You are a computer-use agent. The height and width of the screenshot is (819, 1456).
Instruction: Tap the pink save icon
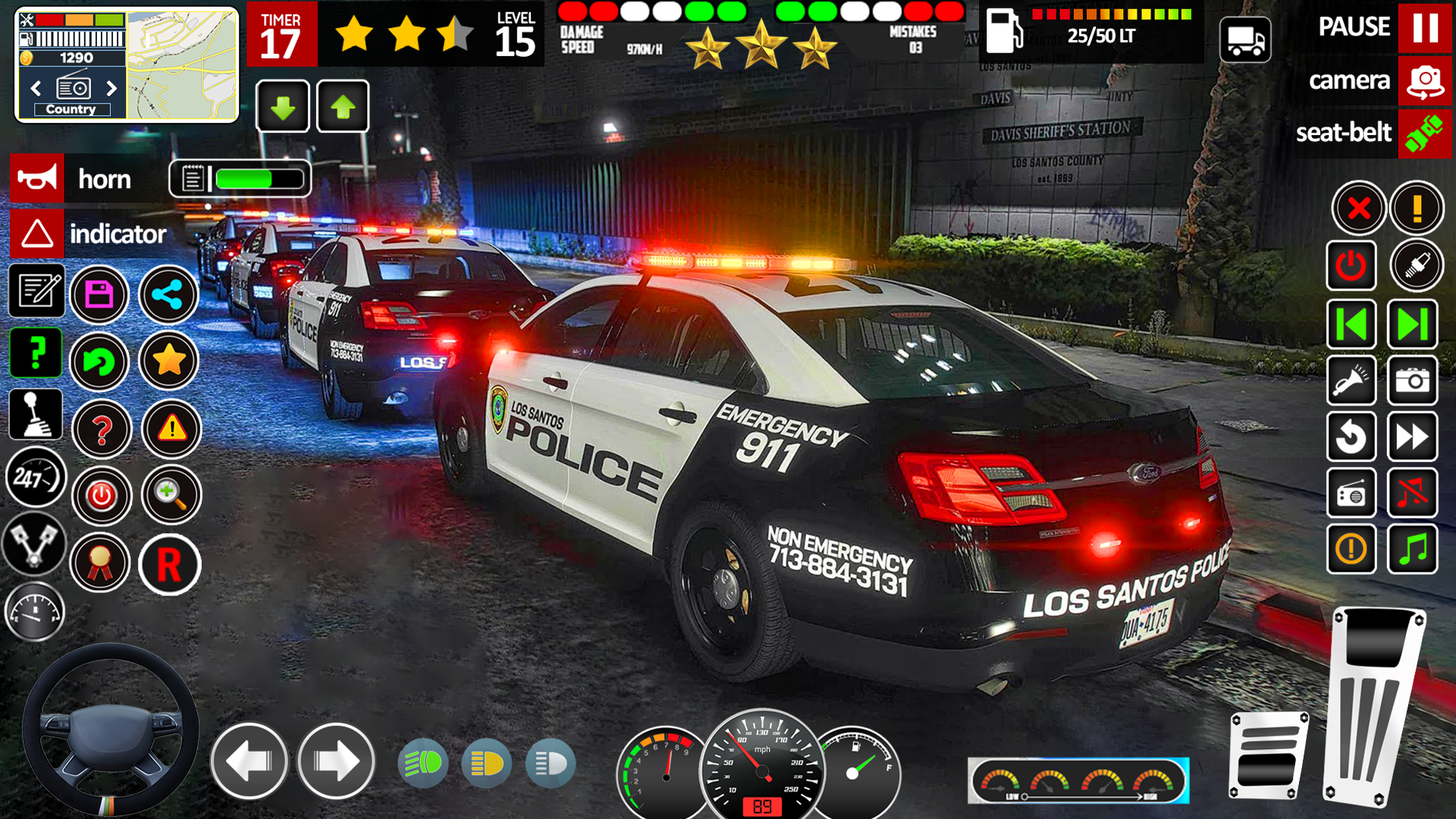coord(100,294)
